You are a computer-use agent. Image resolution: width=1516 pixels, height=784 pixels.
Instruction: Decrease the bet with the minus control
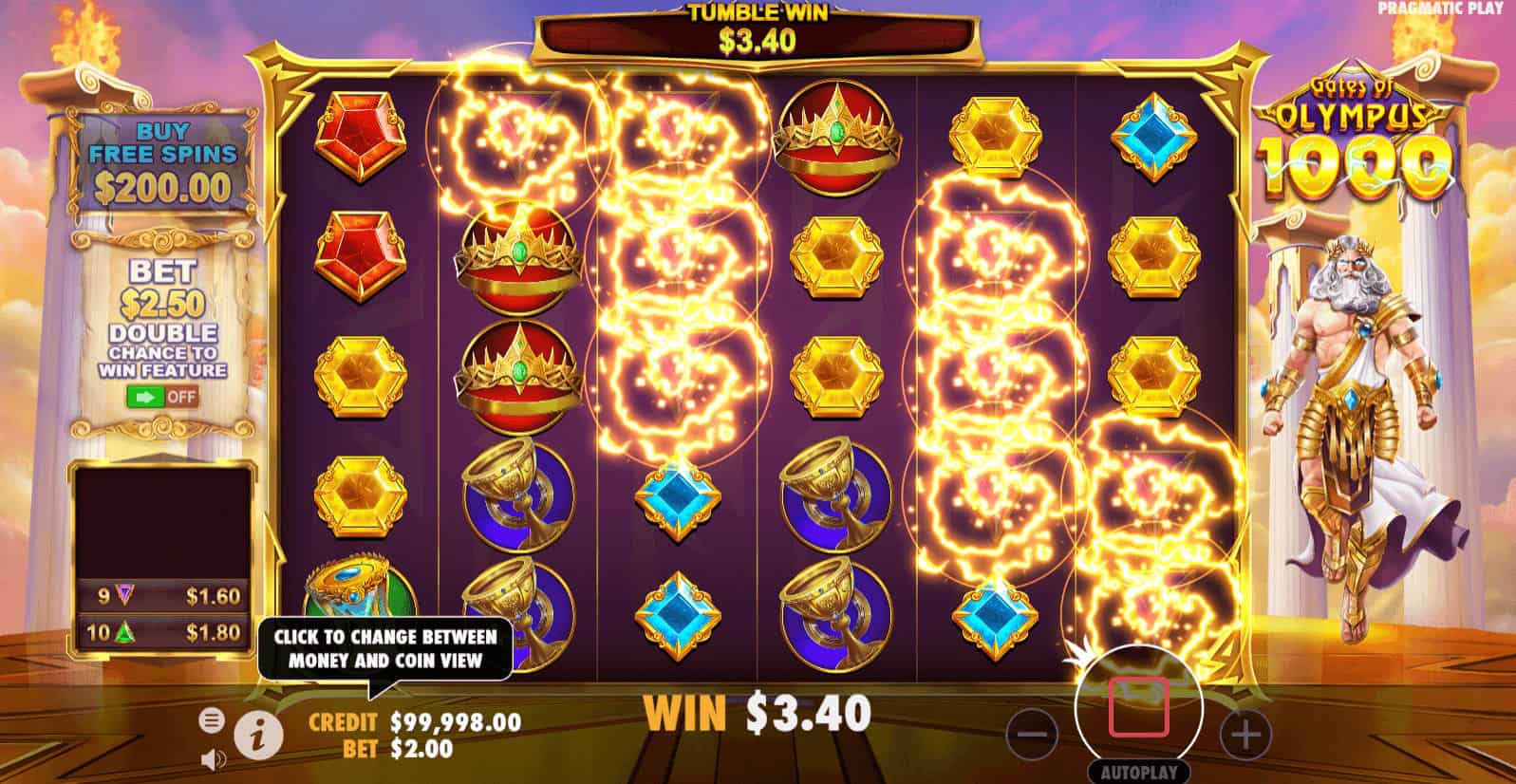(x=1035, y=732)
